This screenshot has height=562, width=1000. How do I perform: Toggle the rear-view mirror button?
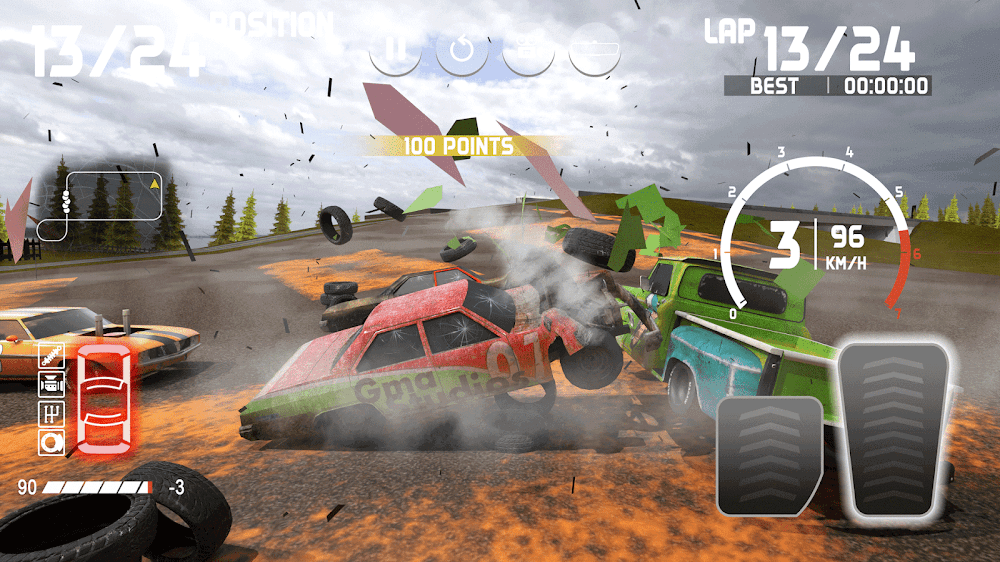[x=594, y=50]
